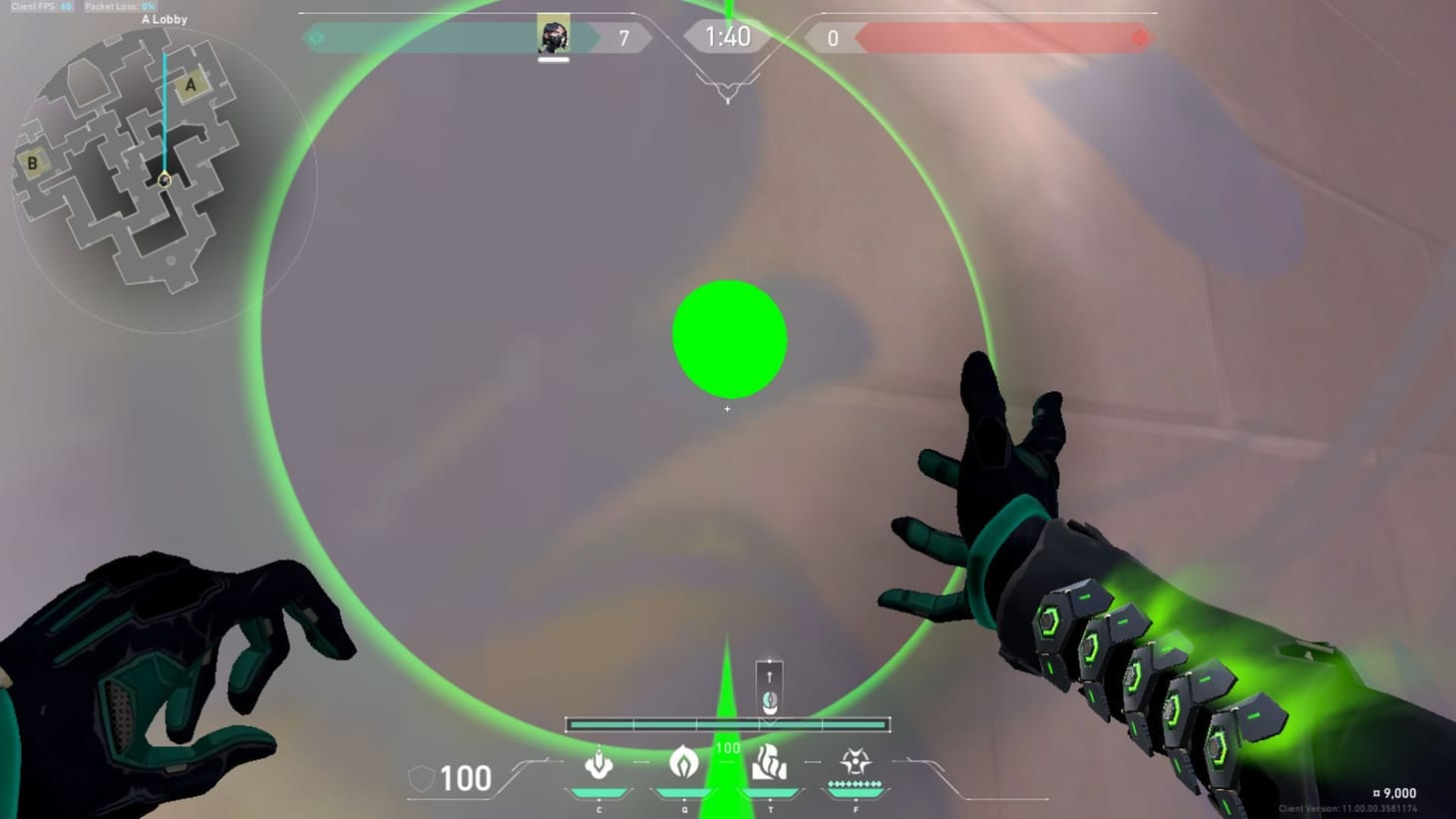This screenshot has width=1456, height=819.
Task: Click the A Lobby location label
Action: (x=165, y=19)
